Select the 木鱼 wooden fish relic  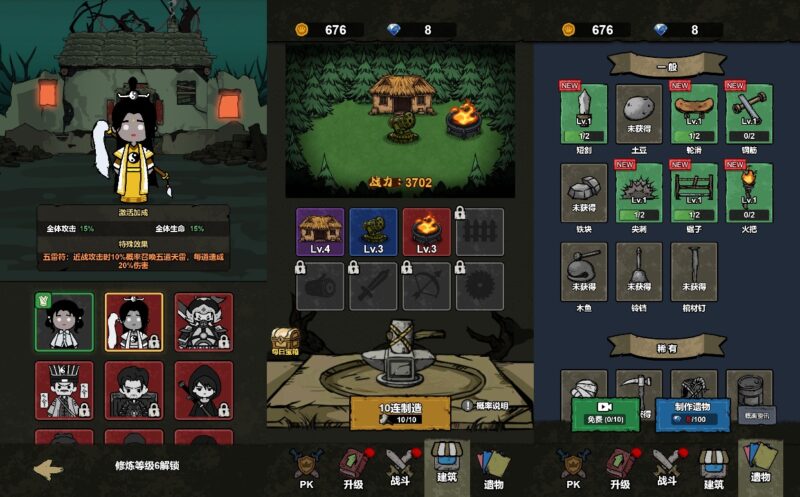[584, 272]
